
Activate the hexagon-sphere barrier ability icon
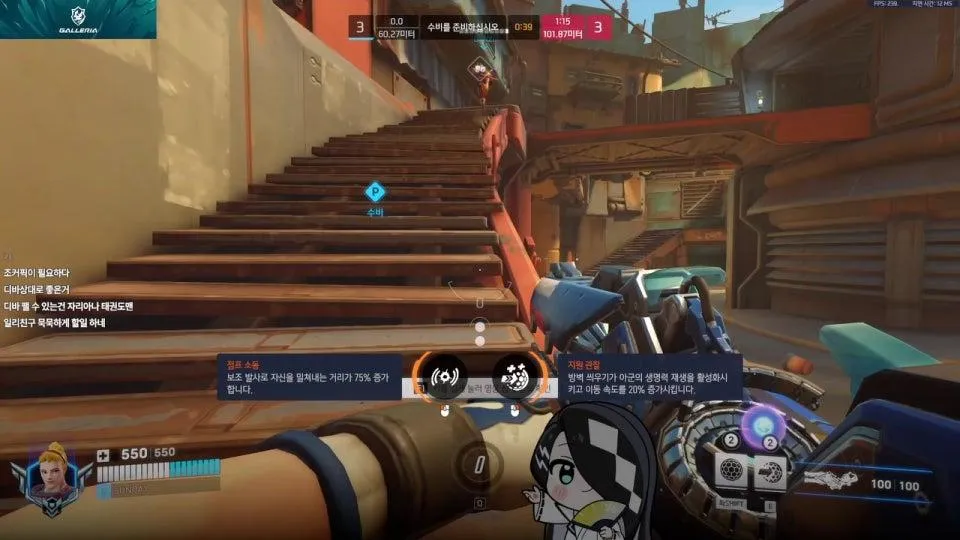(x=732, y=468)
